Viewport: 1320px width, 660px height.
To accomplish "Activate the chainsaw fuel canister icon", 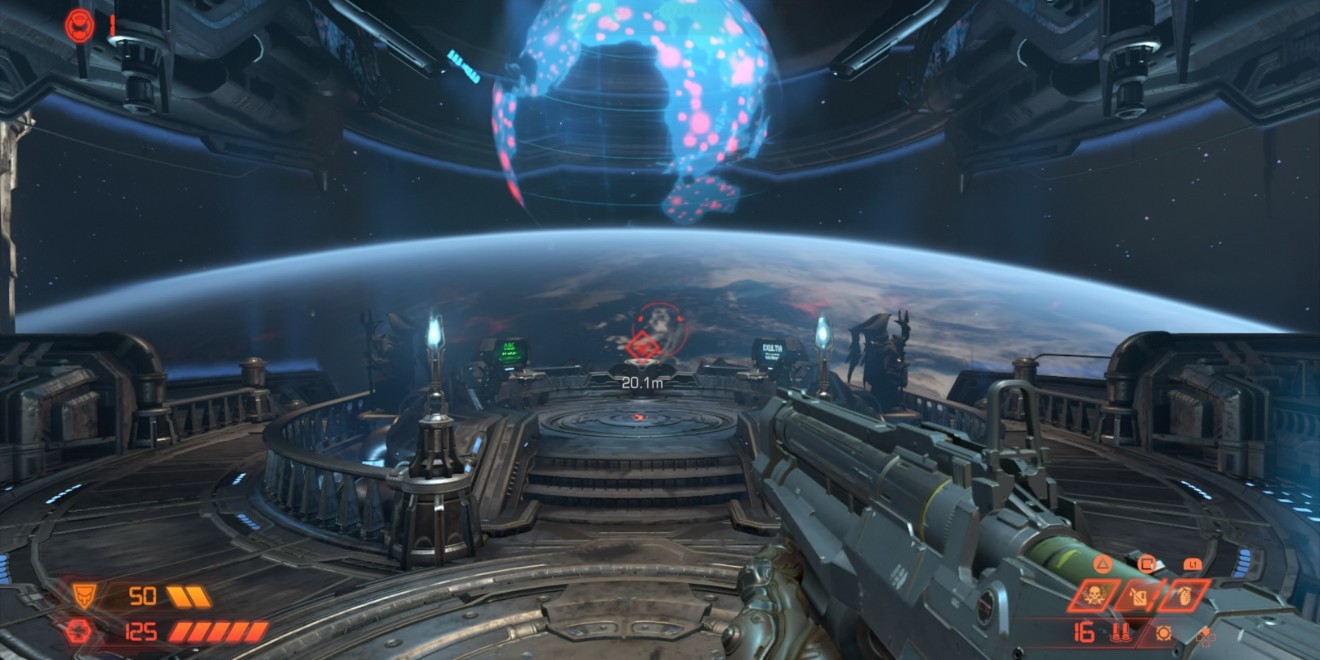I will [x=1137, y=596].
